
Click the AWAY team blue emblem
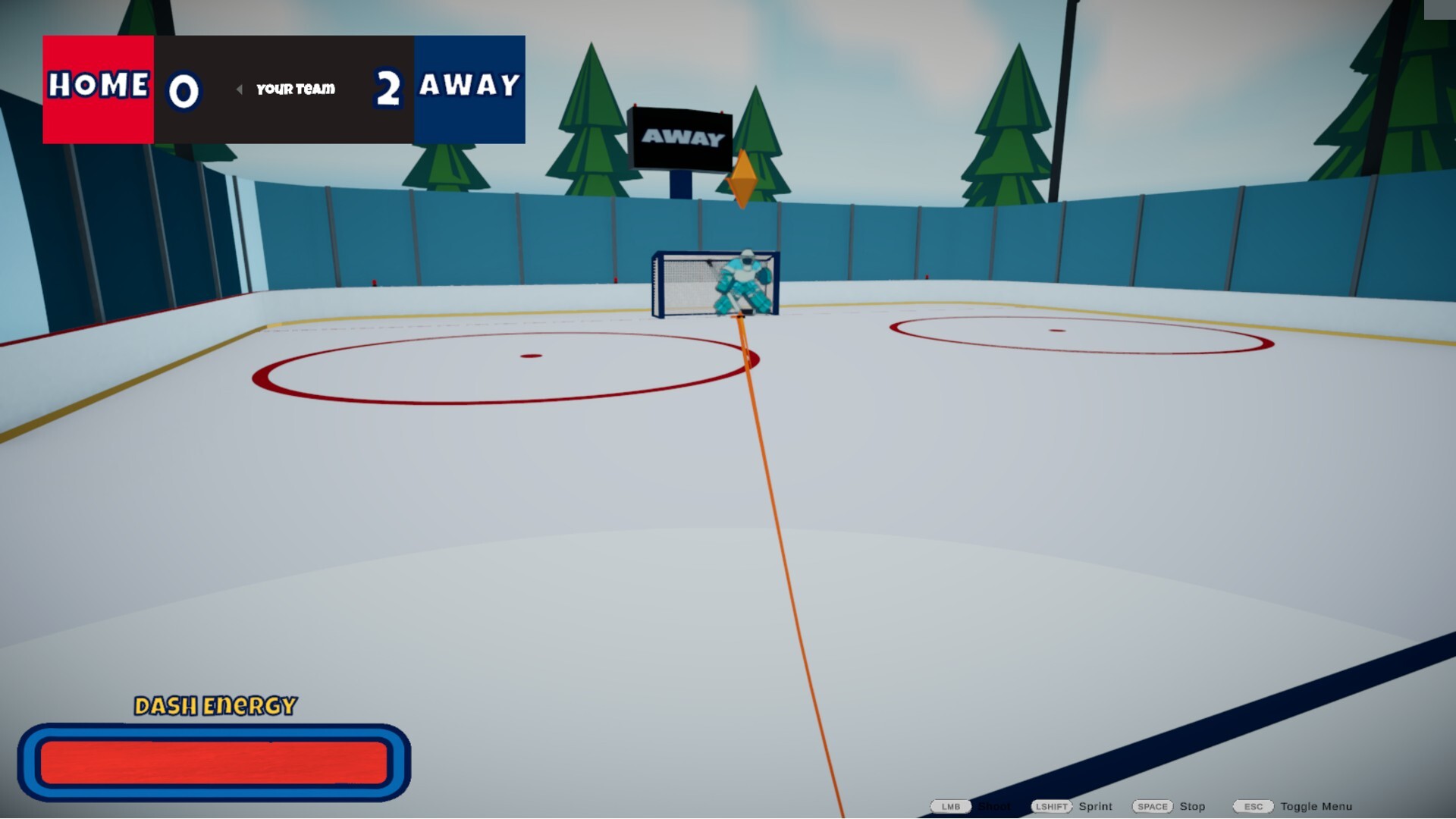[469, 87]
